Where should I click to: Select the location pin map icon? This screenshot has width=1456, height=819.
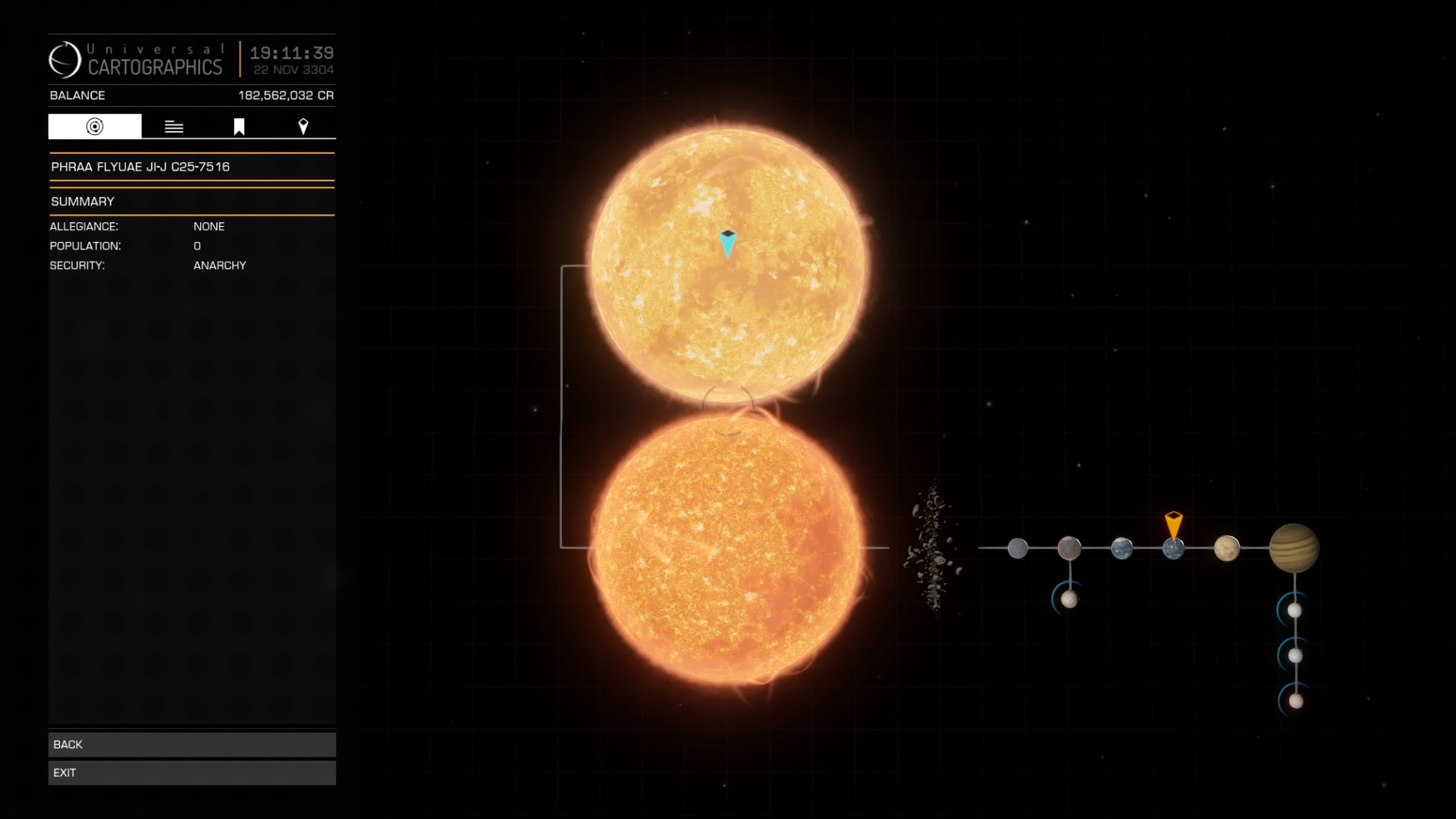[x=303, y=126]
